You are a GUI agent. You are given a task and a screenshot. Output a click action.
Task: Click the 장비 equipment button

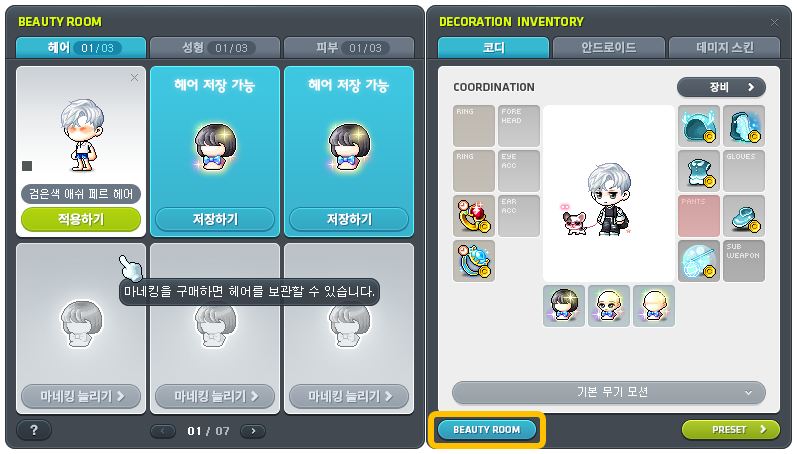coord(721,87)
